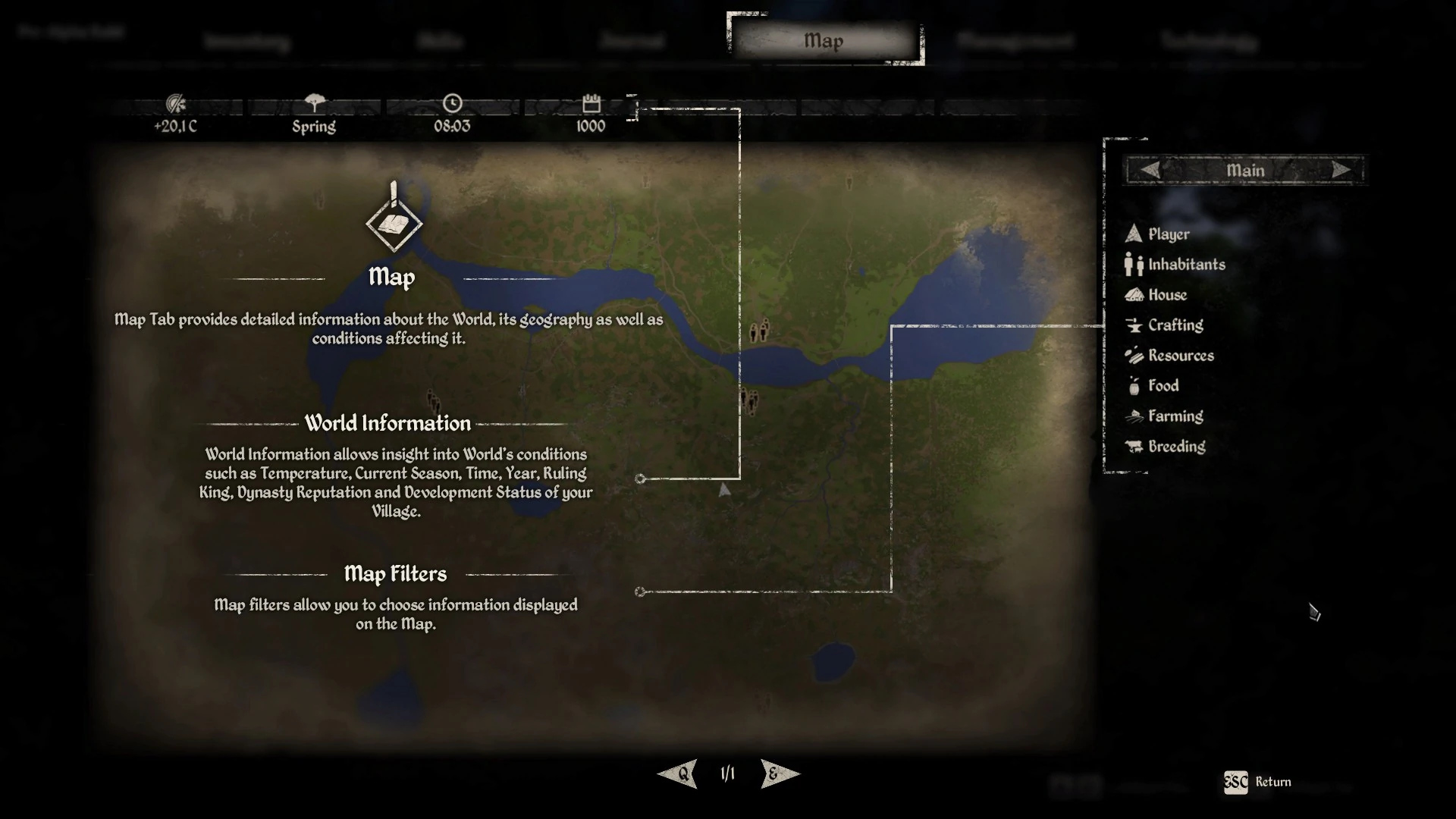Open the Technology tab

point(1207,42)
